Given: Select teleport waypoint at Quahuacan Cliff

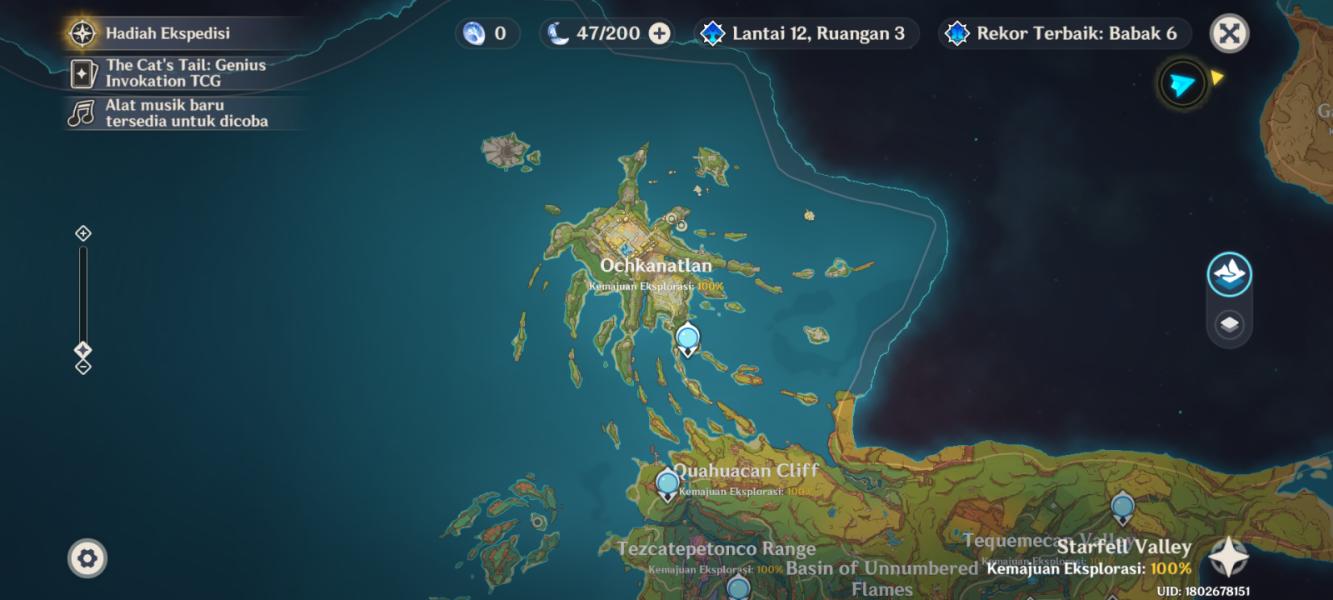Looking at the screenshot, I should tap(667, 484).
